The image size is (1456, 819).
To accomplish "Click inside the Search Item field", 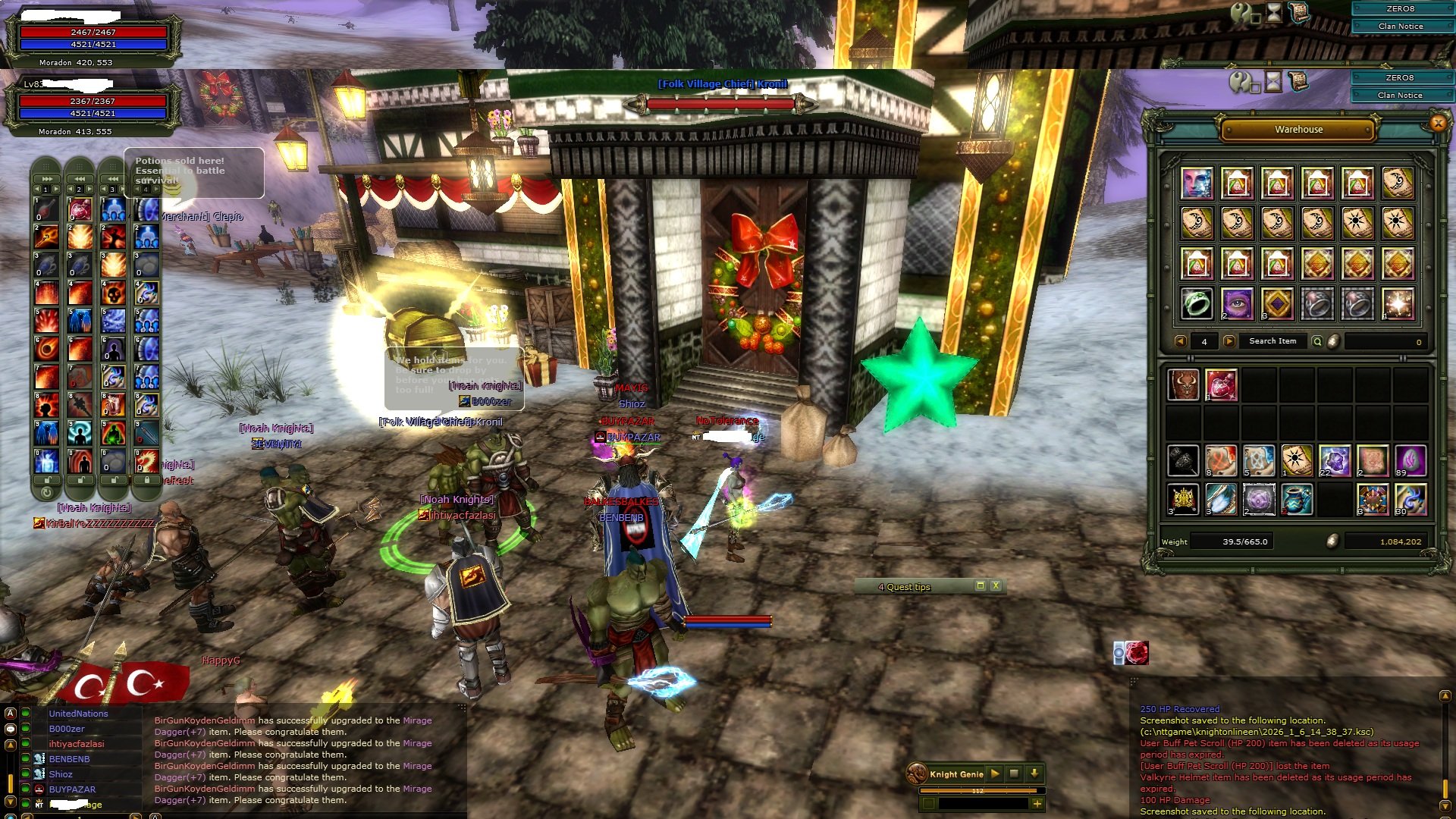I will tap(1274, 341).
